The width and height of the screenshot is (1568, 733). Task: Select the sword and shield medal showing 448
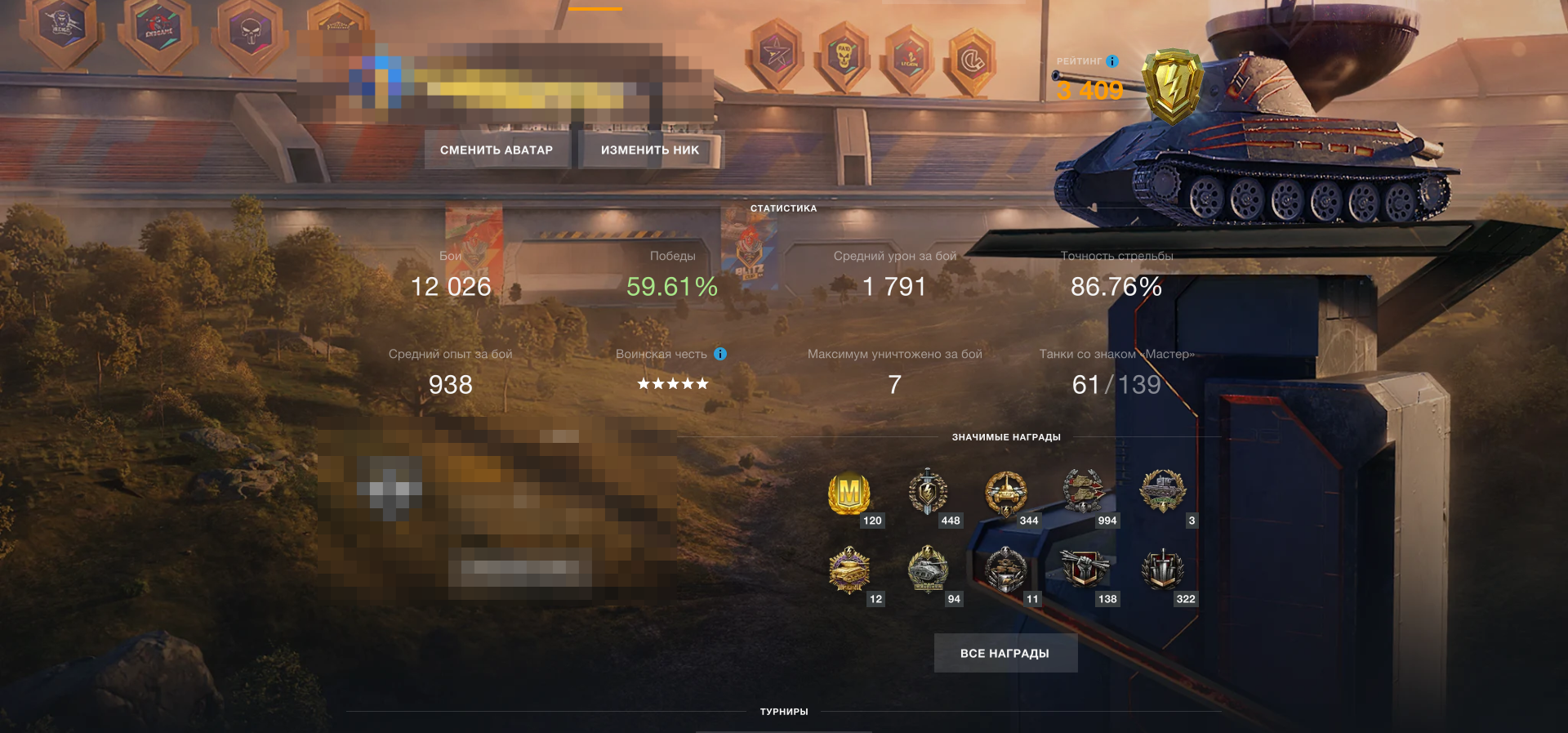coord(928,493)
